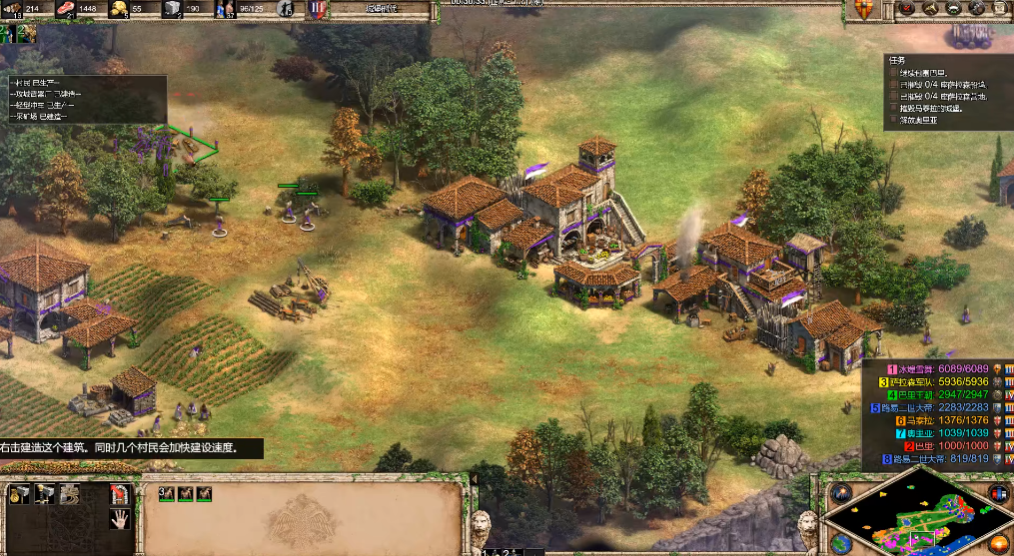Open objectives via the red checkmark icon
The width and height of the screenshot is (1014, 556).
[x=905, y=9]
